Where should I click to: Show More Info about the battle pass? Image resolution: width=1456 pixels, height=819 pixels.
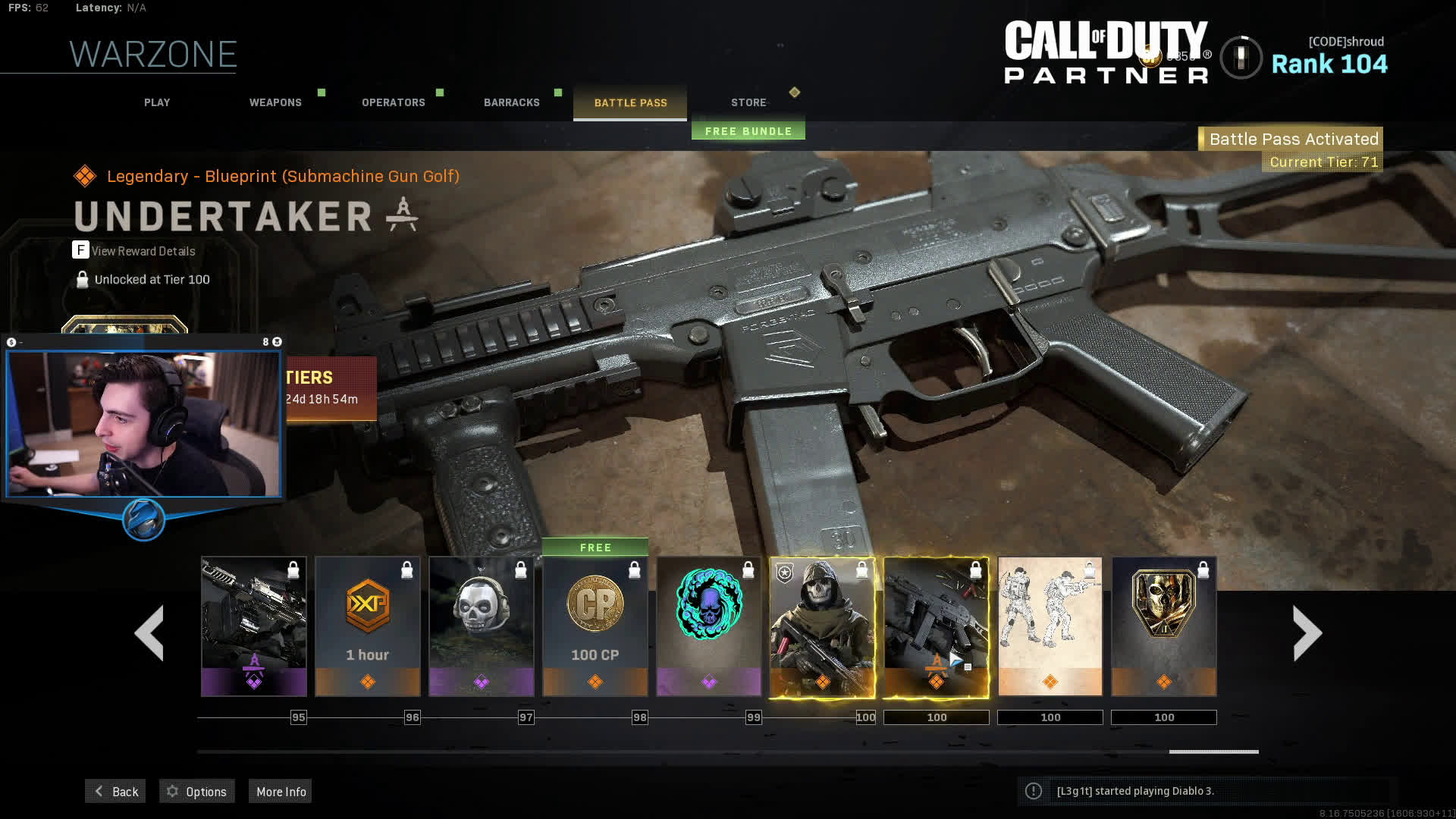click(281, 791)
